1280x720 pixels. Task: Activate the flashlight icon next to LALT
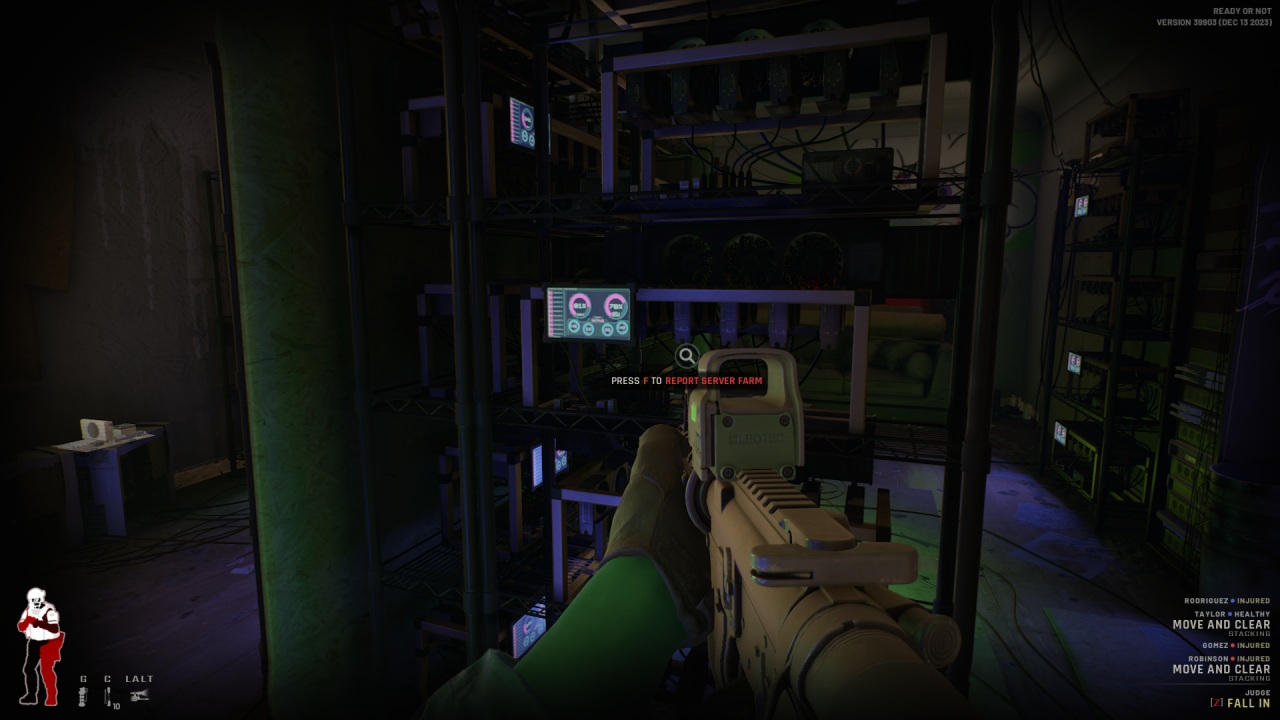(x=140, y=695)
